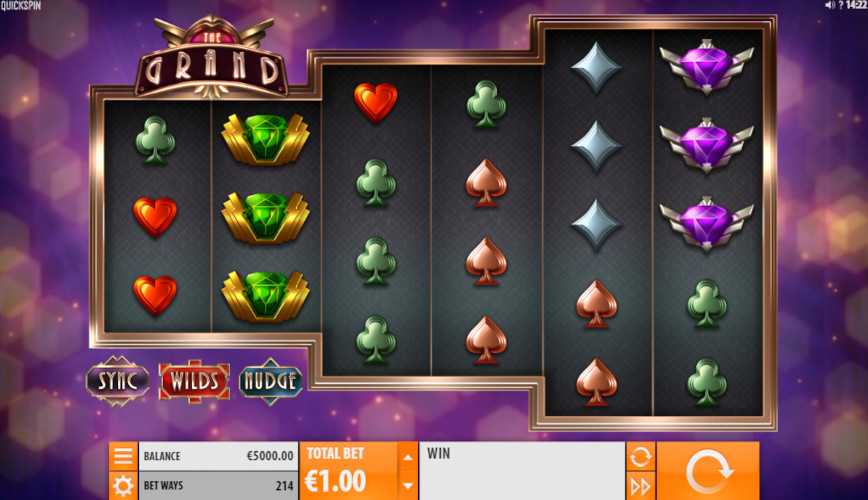Open the gear settings

(x=123, y=486)
